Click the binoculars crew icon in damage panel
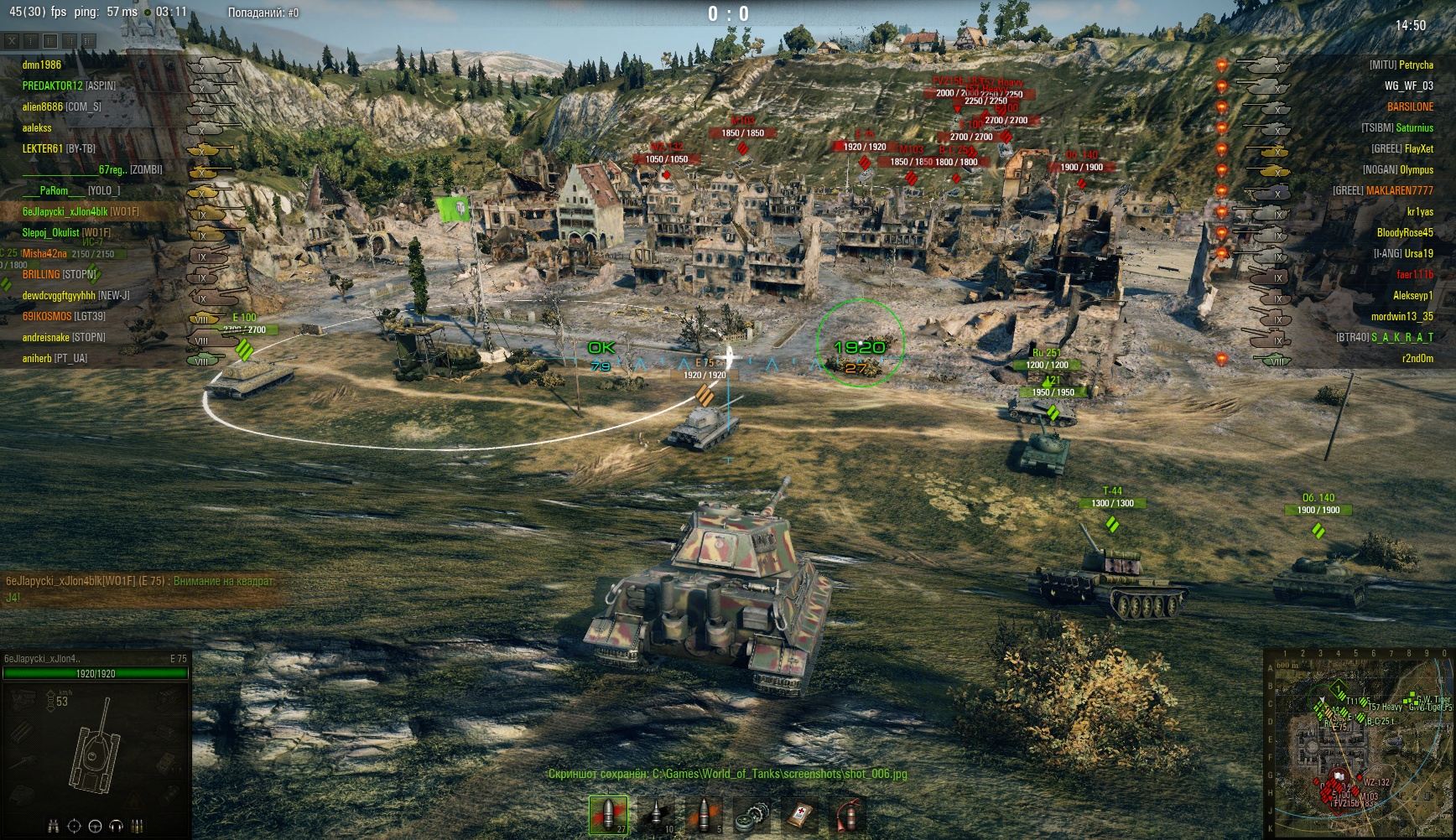1456x840 pixels. 55,825
